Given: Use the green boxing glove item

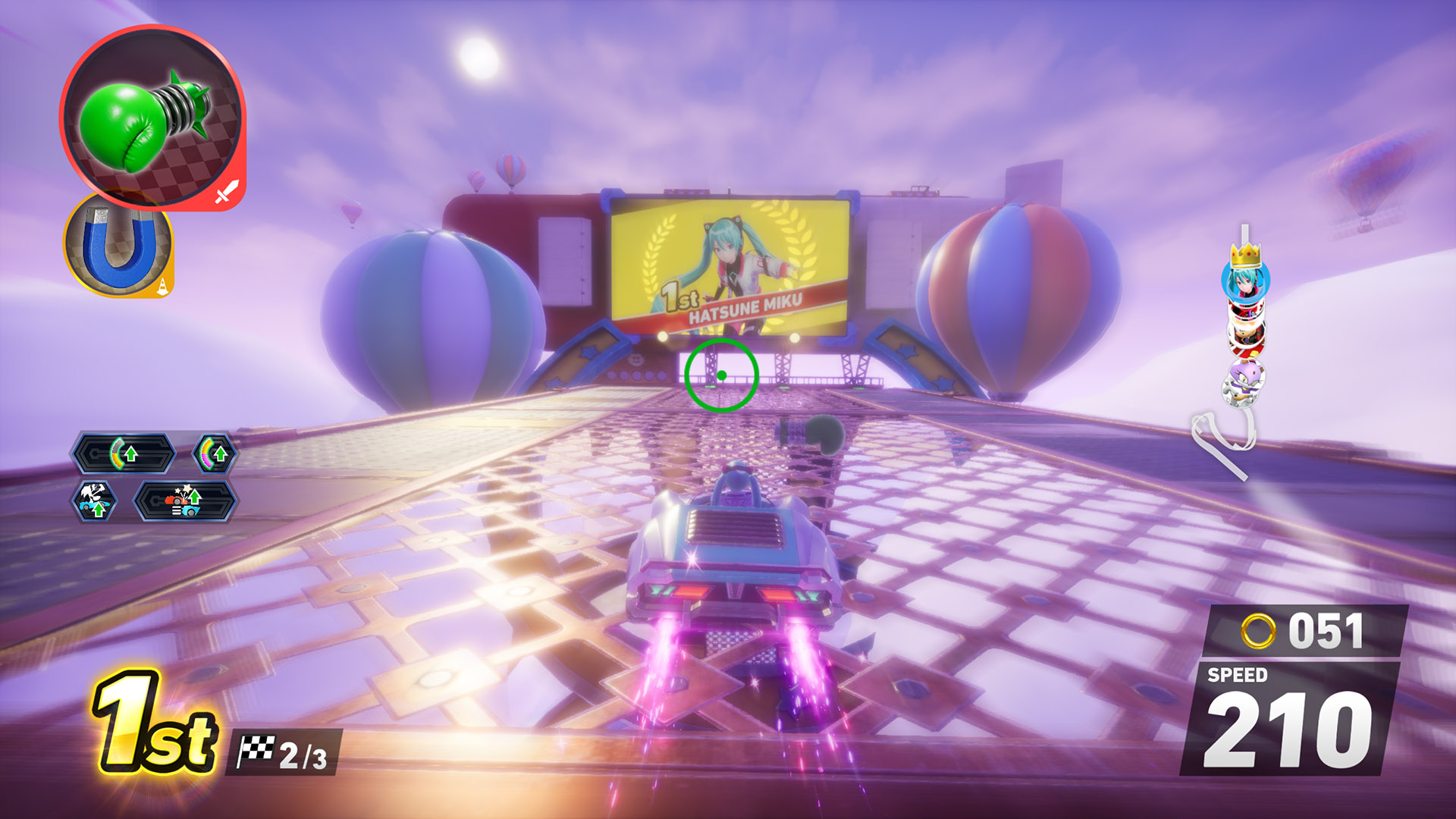Looking at the screenshot, I should [x=152, y=118].
